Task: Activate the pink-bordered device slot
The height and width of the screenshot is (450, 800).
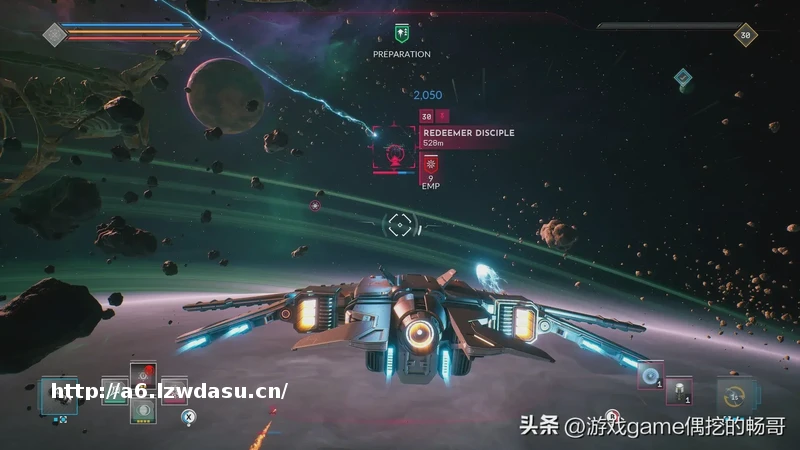Action: pyautogui.click(x=175, y=390)
